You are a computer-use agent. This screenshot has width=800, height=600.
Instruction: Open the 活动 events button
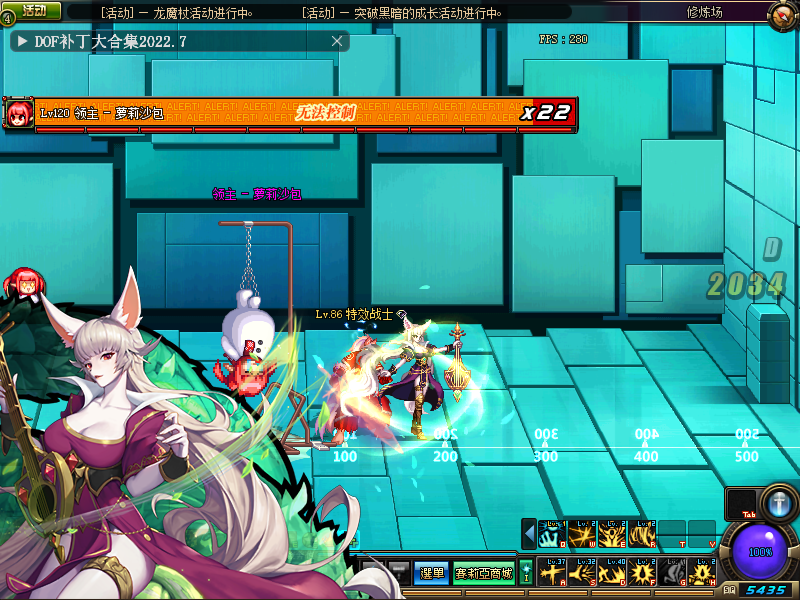tap(31, 10)
